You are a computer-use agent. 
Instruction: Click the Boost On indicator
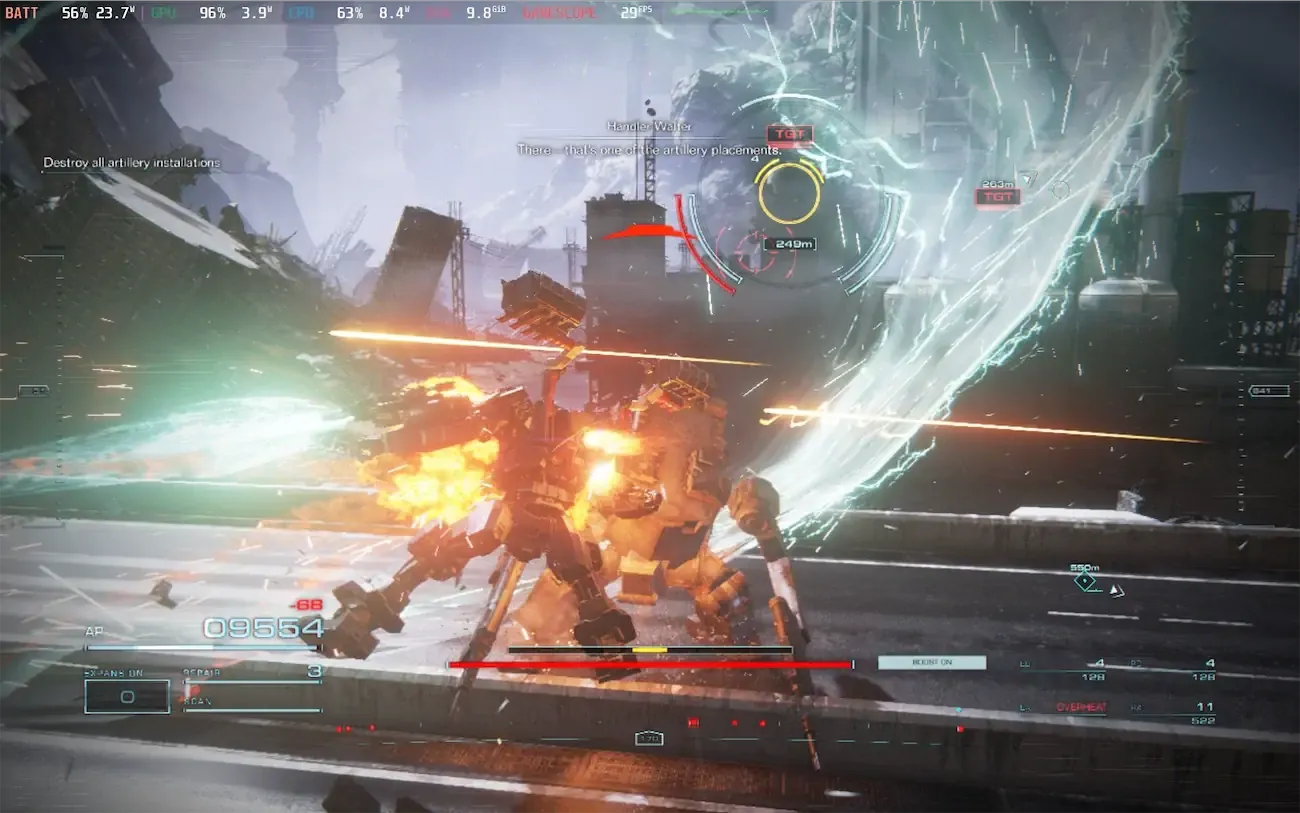point(931,662)
